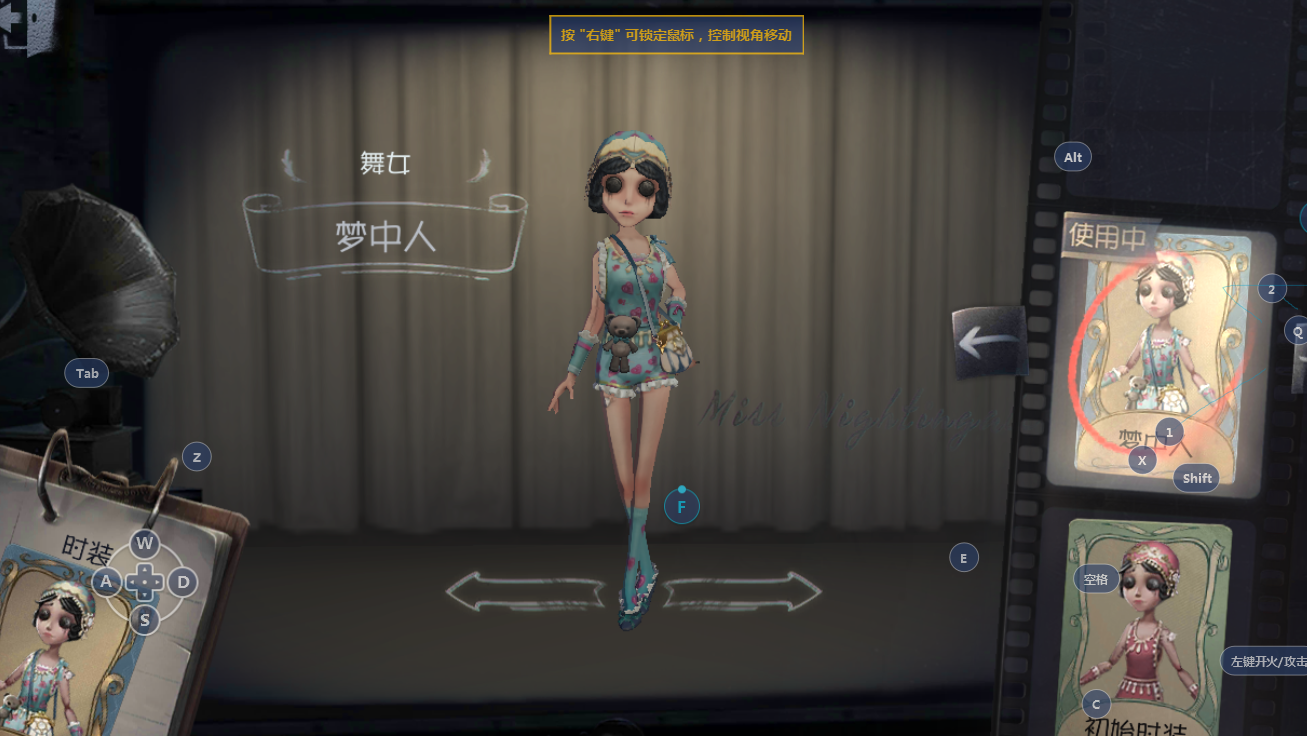Click the WASD directional pad icon

click(143, 581)
